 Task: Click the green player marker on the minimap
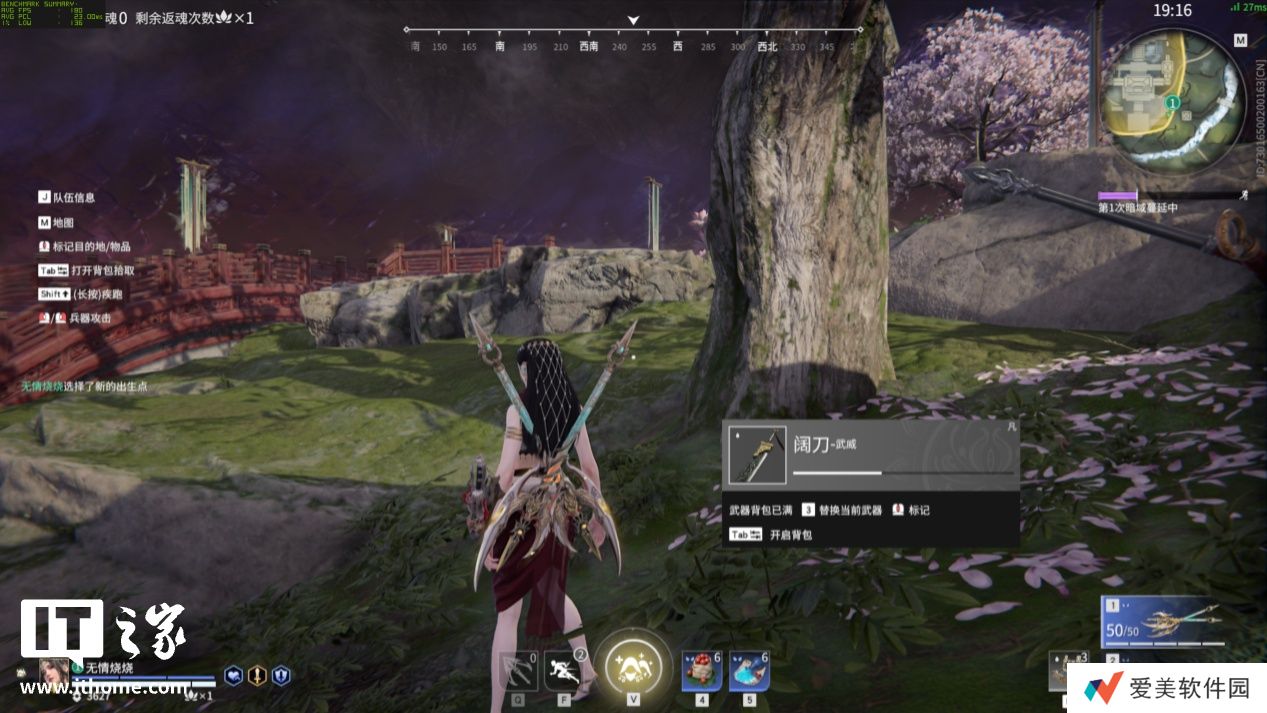coord(1173,102)
